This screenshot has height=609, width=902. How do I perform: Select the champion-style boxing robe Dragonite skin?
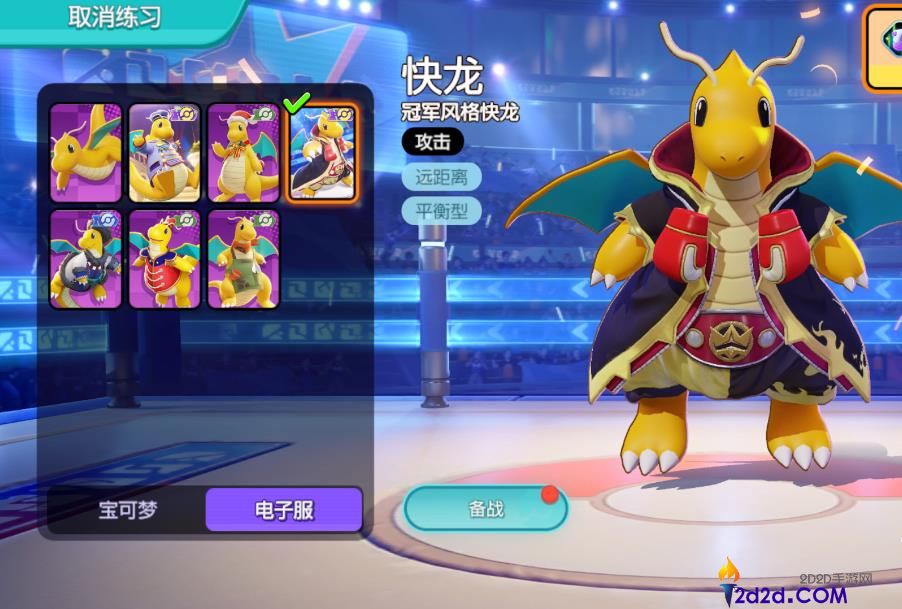tap(323, 153)
